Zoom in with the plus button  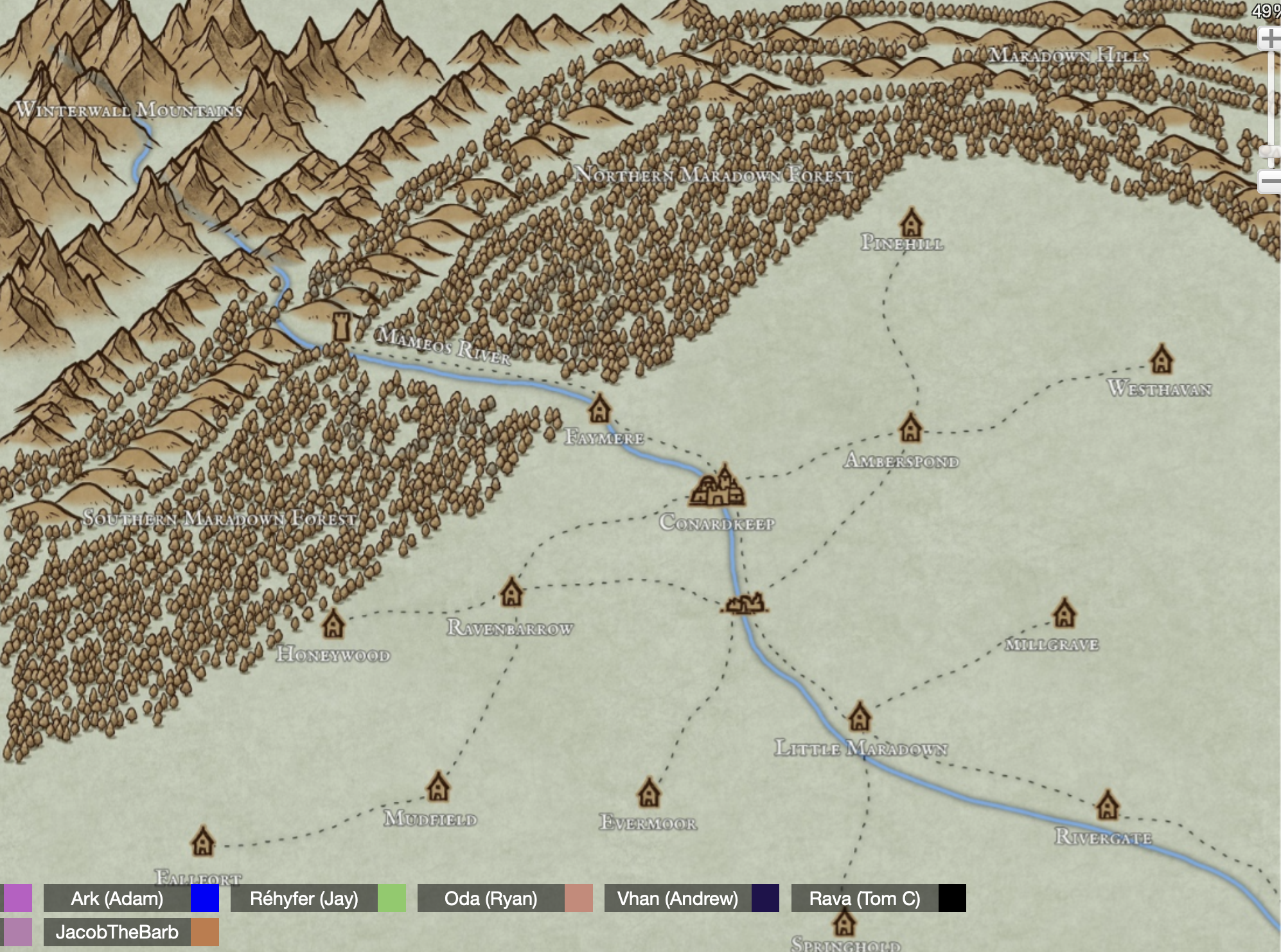coord(1270,39)
